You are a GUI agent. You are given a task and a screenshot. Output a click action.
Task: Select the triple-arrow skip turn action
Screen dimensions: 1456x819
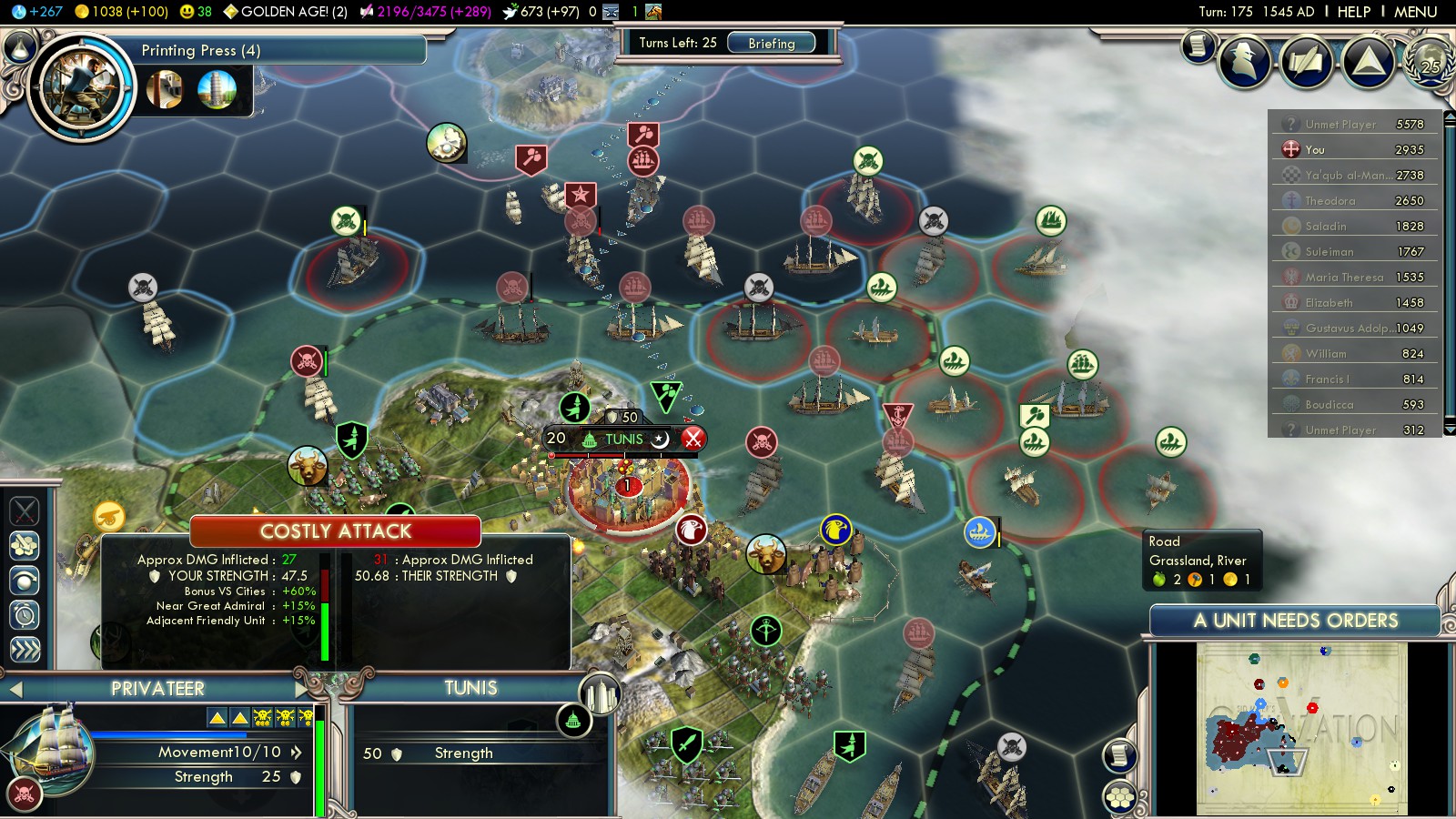(x=25, y=649)
